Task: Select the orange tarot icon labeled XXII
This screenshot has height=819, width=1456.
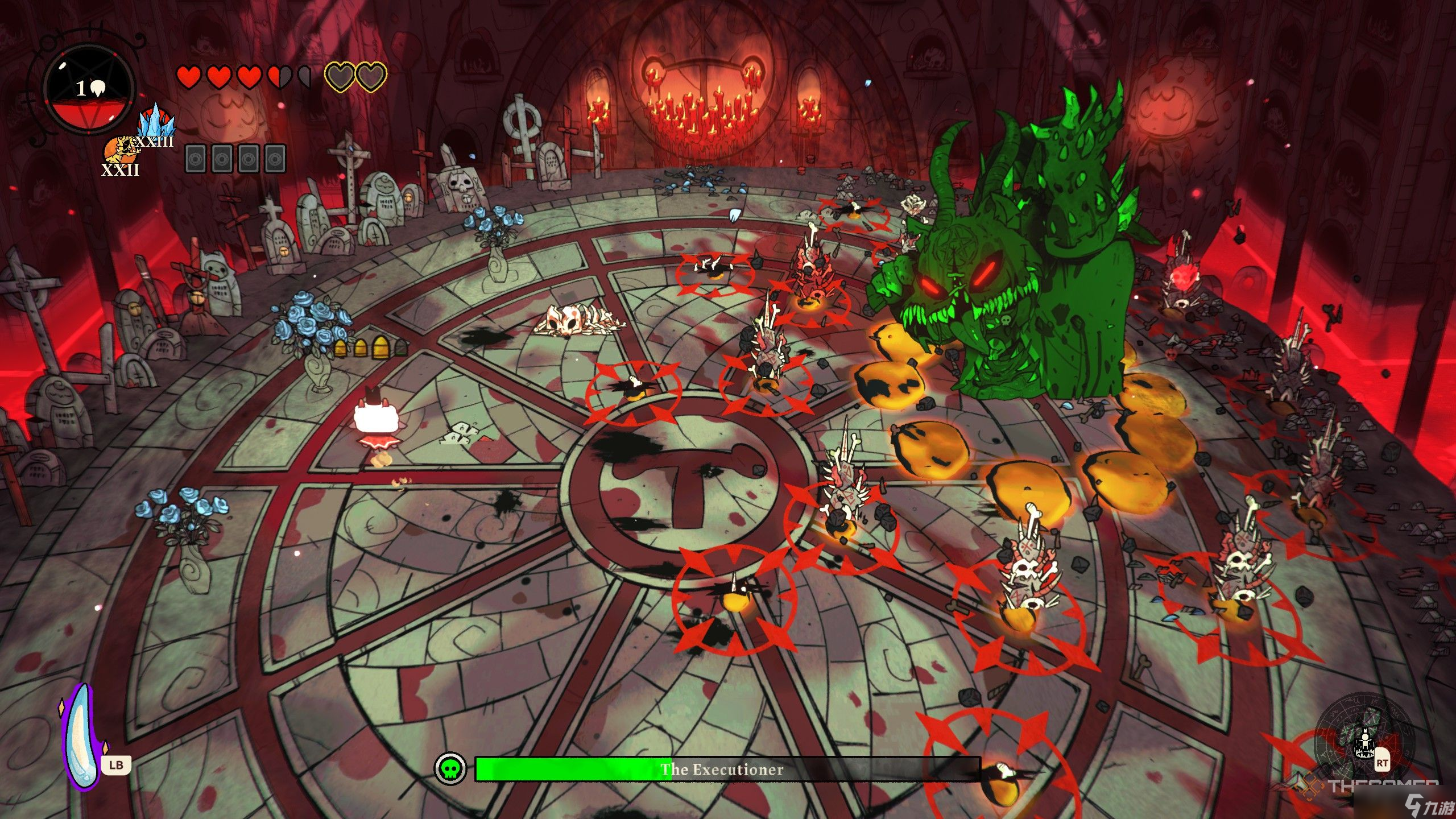Action: 118,150
